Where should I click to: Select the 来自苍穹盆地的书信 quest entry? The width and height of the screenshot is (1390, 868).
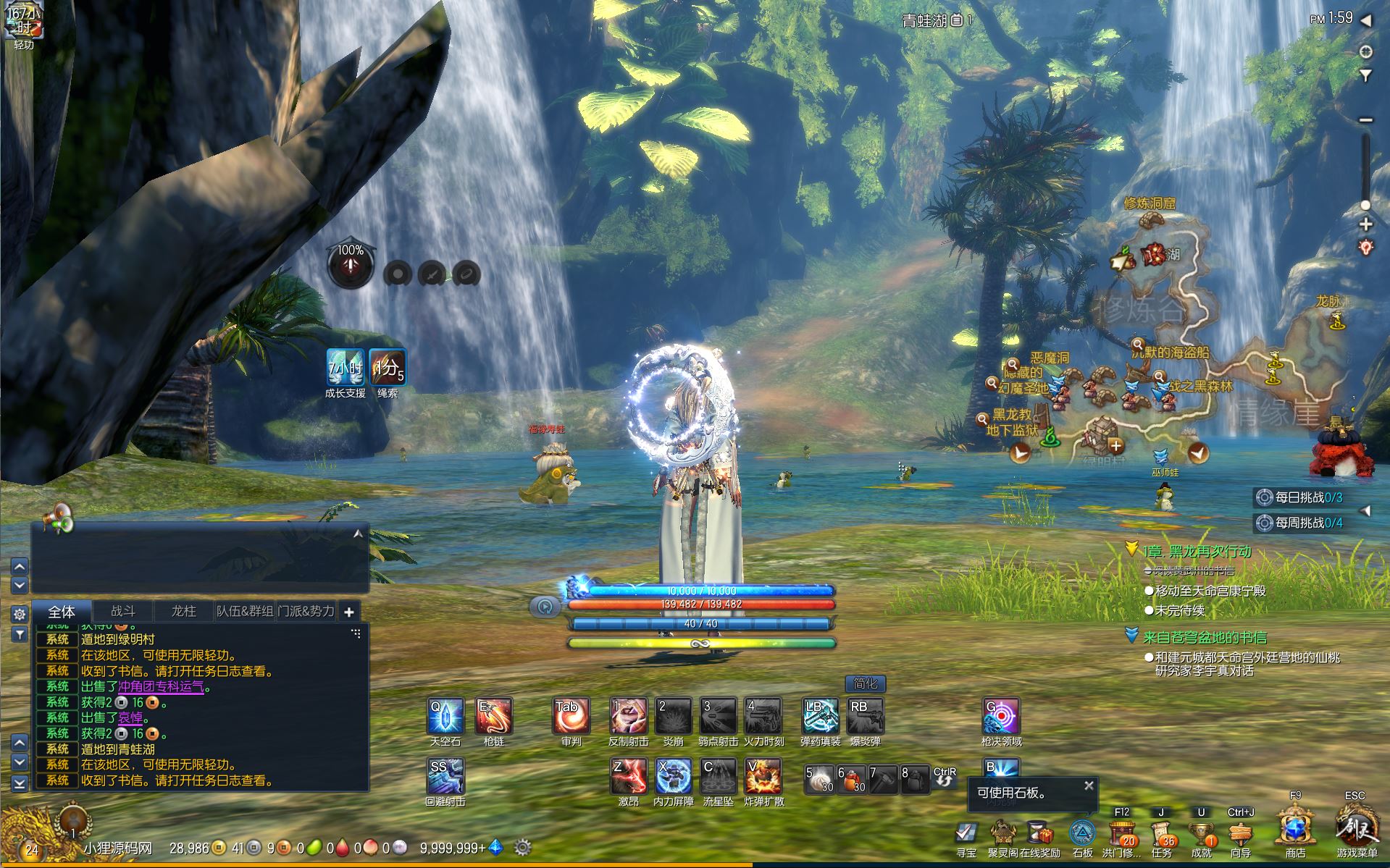tap(1205, 637)
